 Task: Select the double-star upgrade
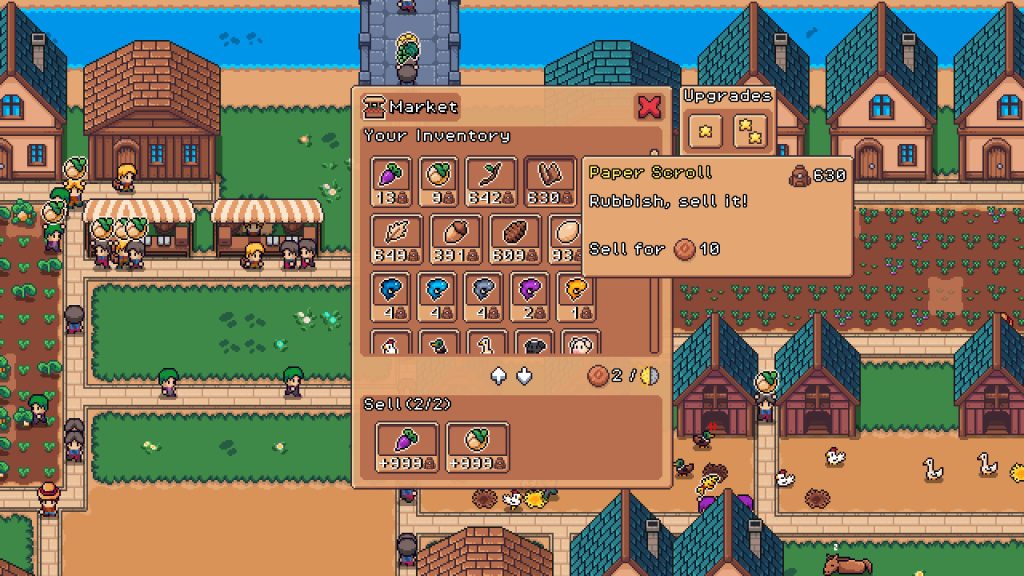751,129
